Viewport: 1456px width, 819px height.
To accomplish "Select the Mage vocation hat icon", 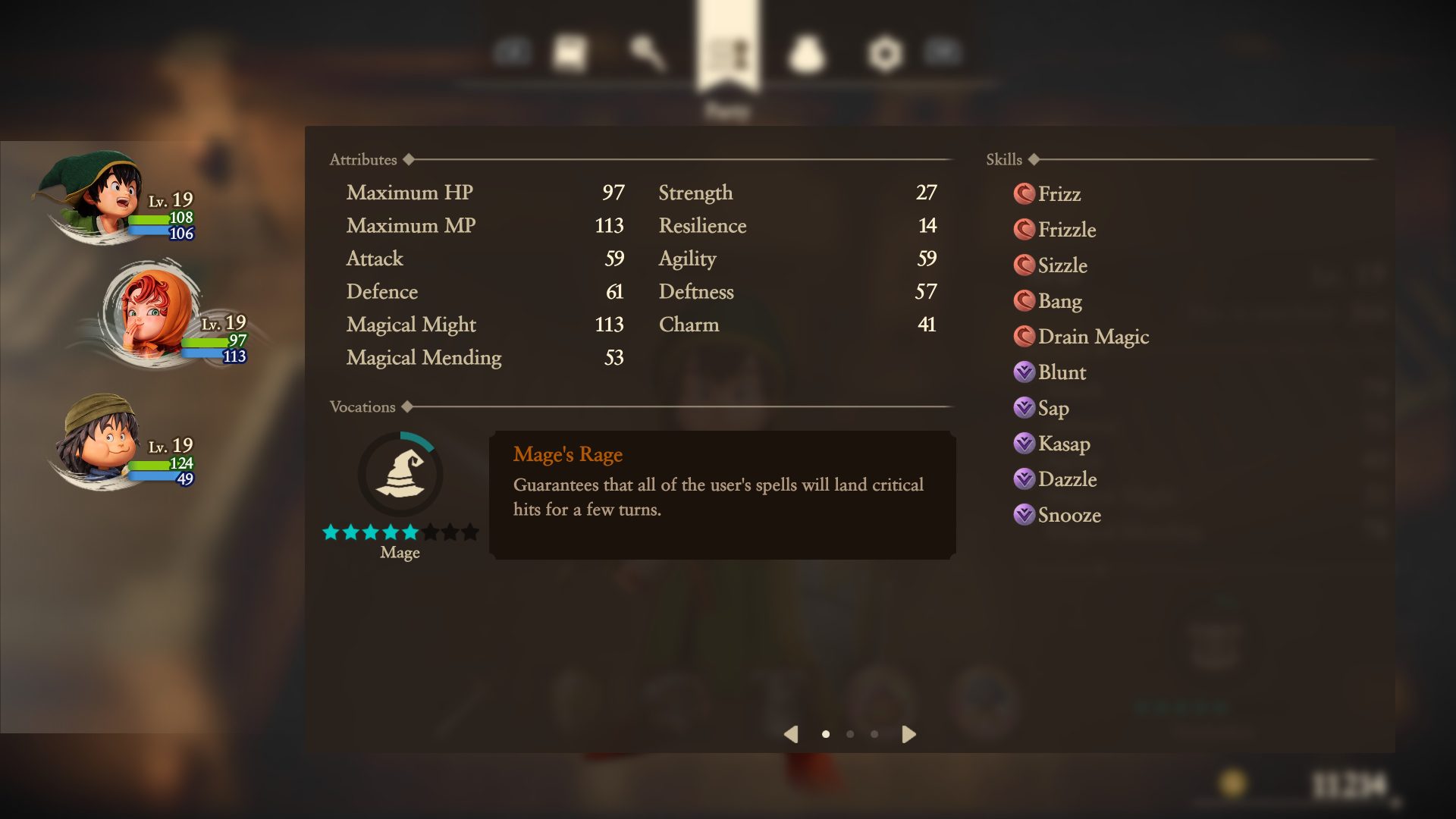I will tap(400, 474).
